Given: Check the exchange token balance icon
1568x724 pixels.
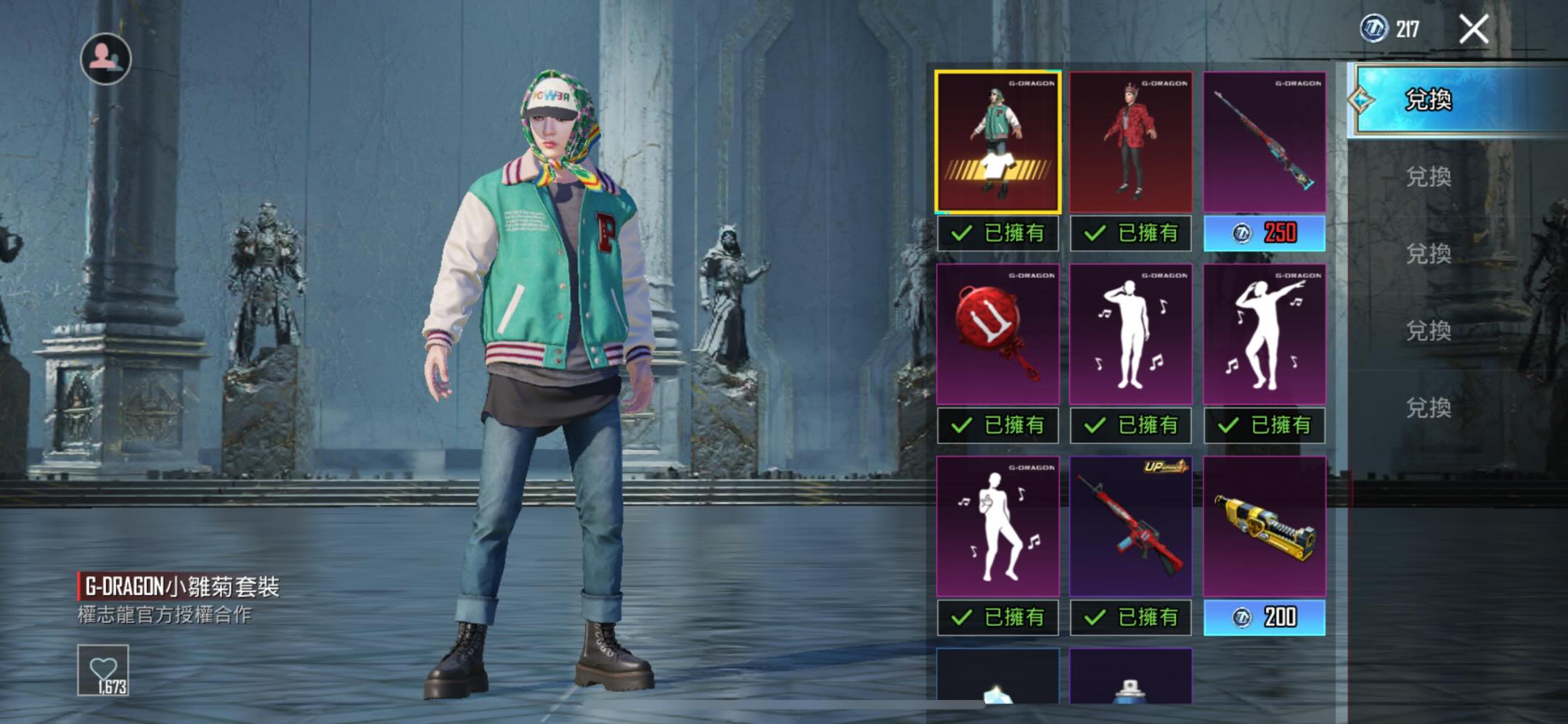Looking at the screenshot, I should click(1373, 29).
